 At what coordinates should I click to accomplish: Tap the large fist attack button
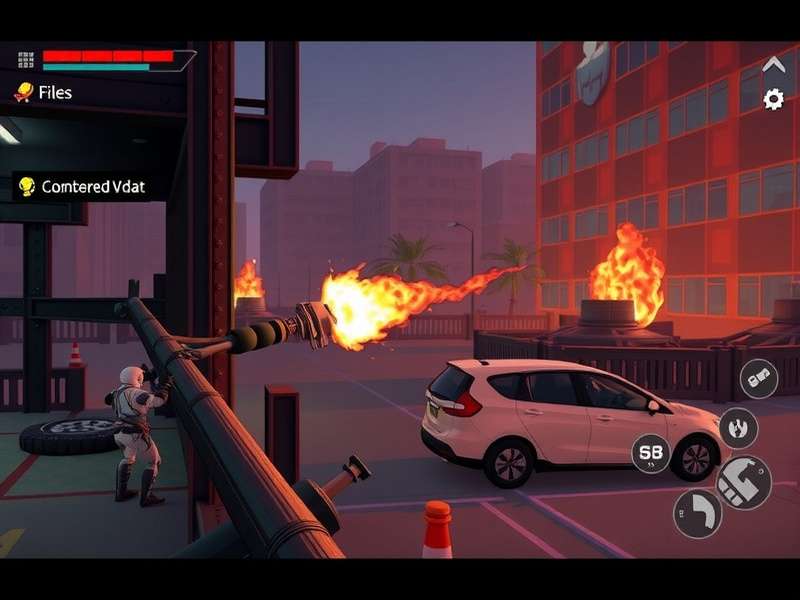pos(744,482)
